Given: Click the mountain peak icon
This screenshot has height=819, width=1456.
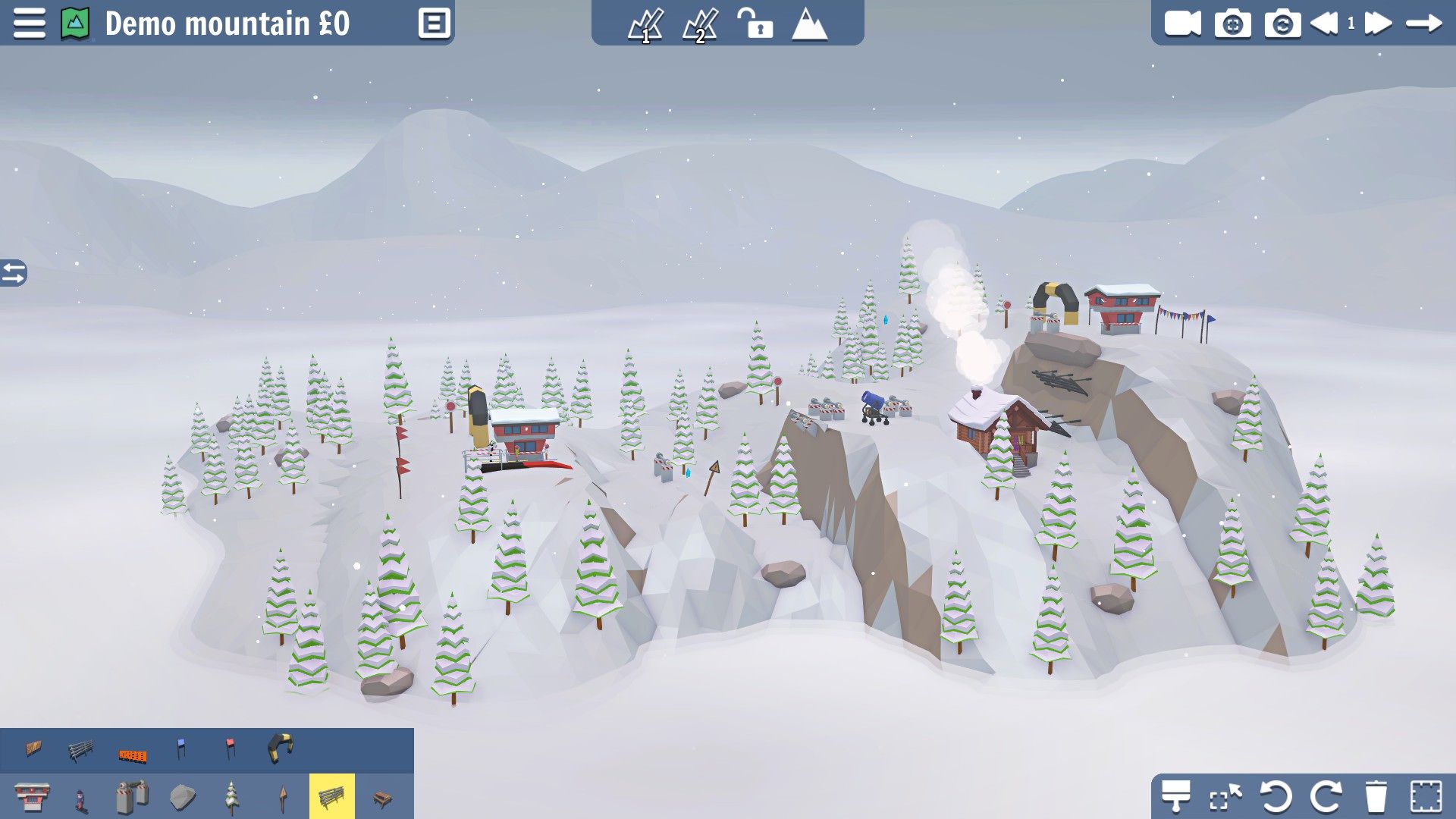Looking at the screenshot, I should (x=809, y=24).
